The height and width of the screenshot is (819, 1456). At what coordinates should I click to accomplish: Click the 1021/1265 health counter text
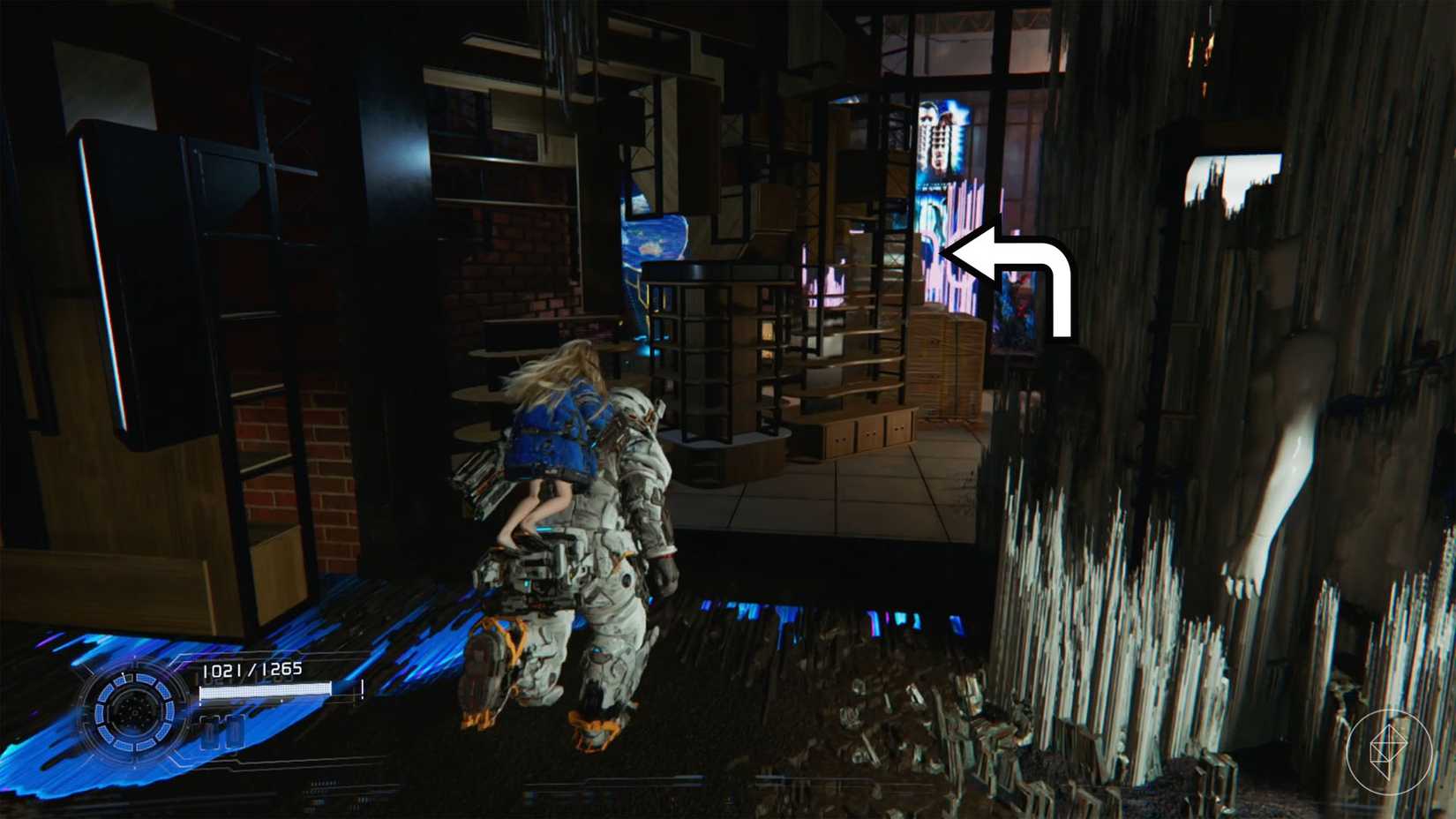click(254, 669)
